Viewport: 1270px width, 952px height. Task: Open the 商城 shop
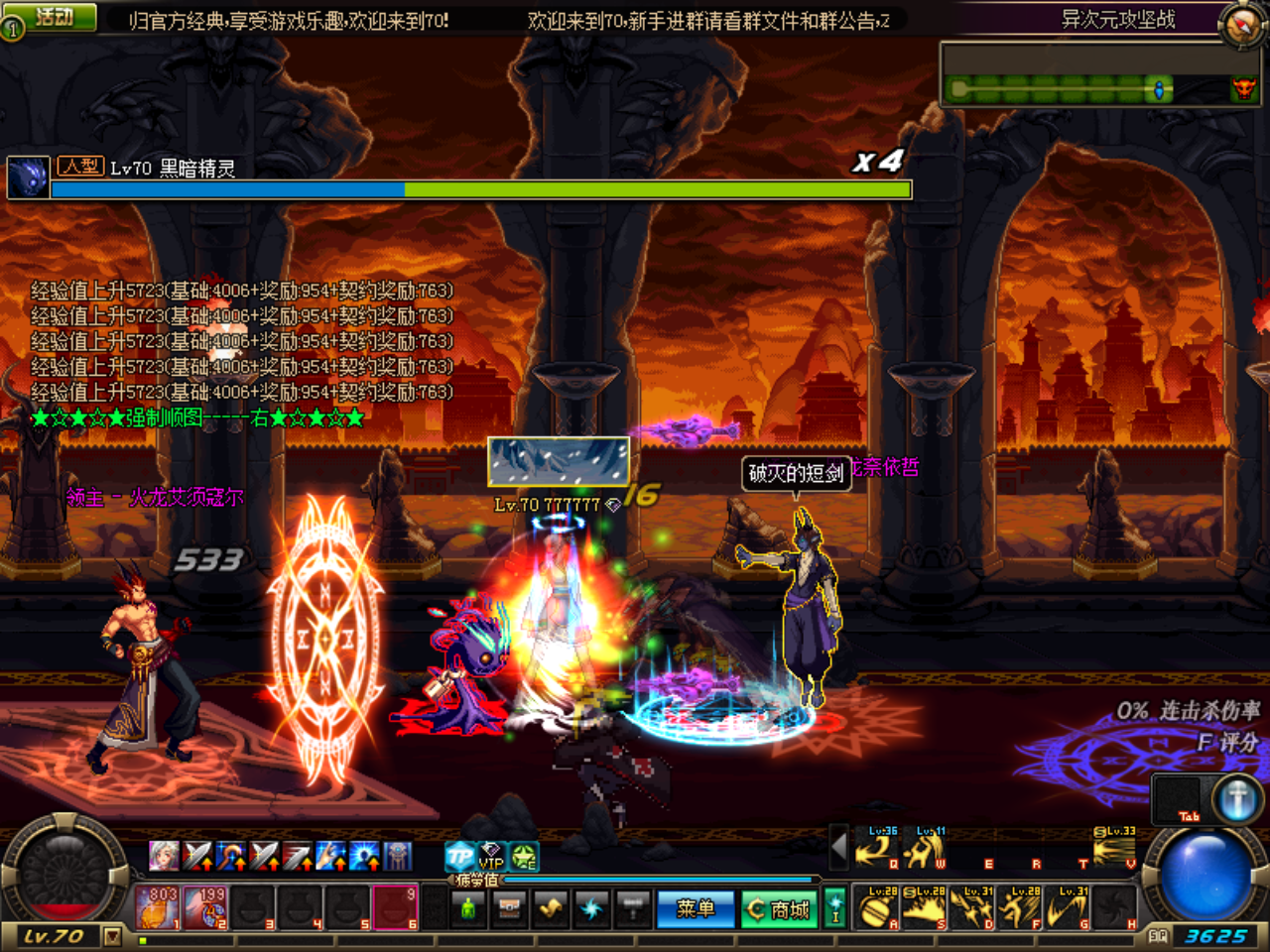(x=780, y=907)
